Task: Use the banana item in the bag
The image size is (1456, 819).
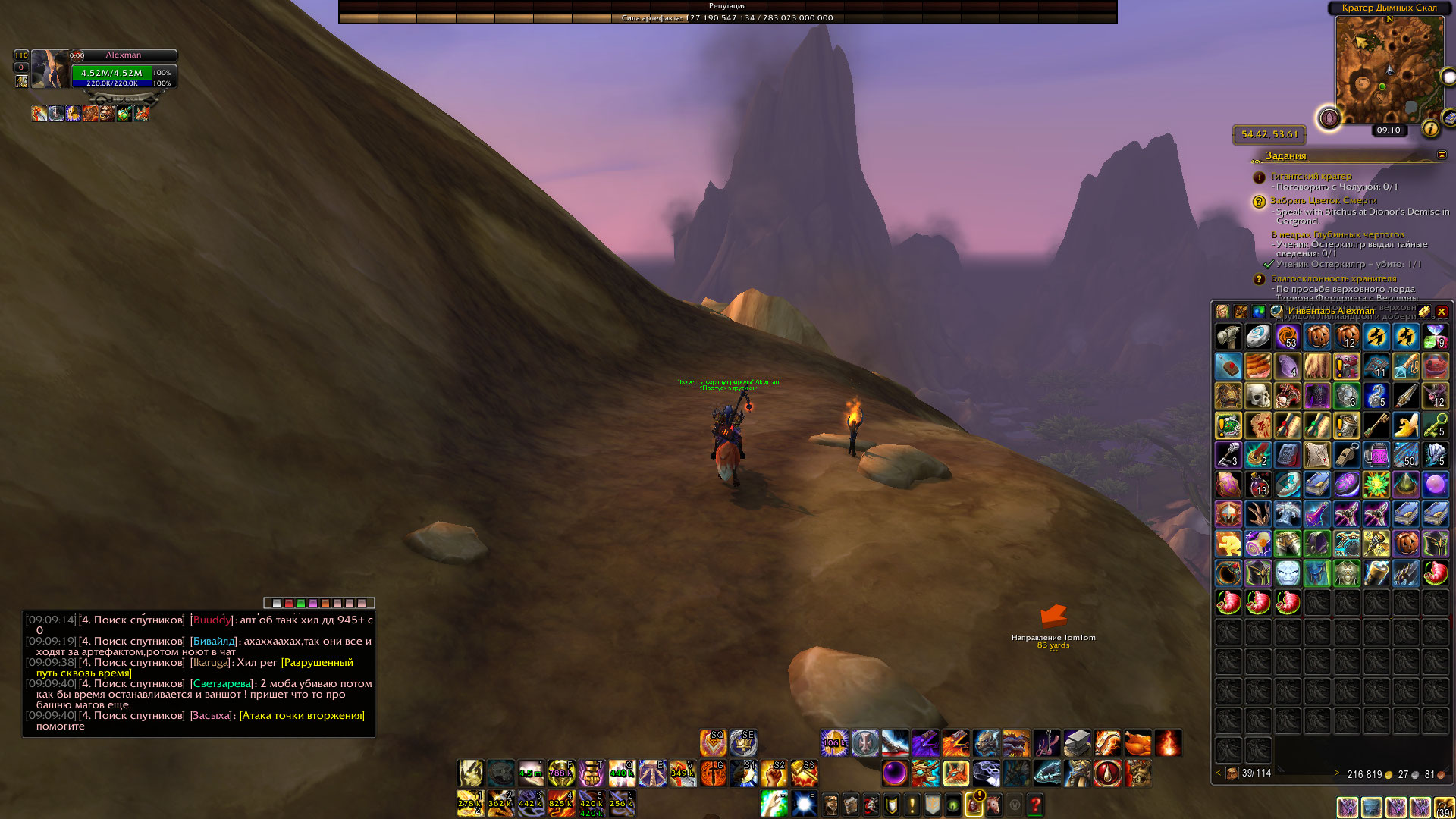Action: click(x=1406, y=425)
